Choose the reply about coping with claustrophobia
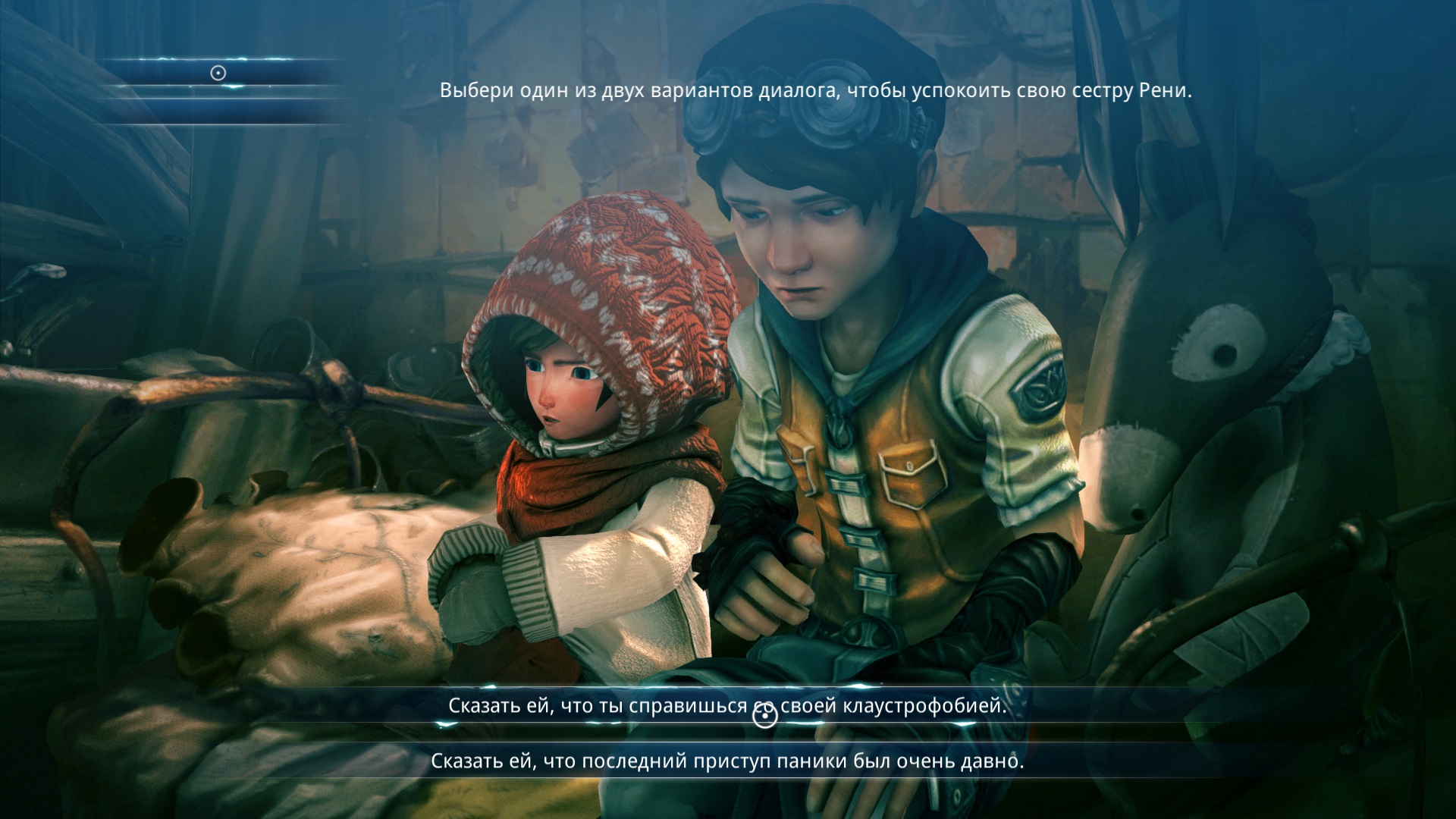Viewport: 1456px width, 819px height. point(726,706)
